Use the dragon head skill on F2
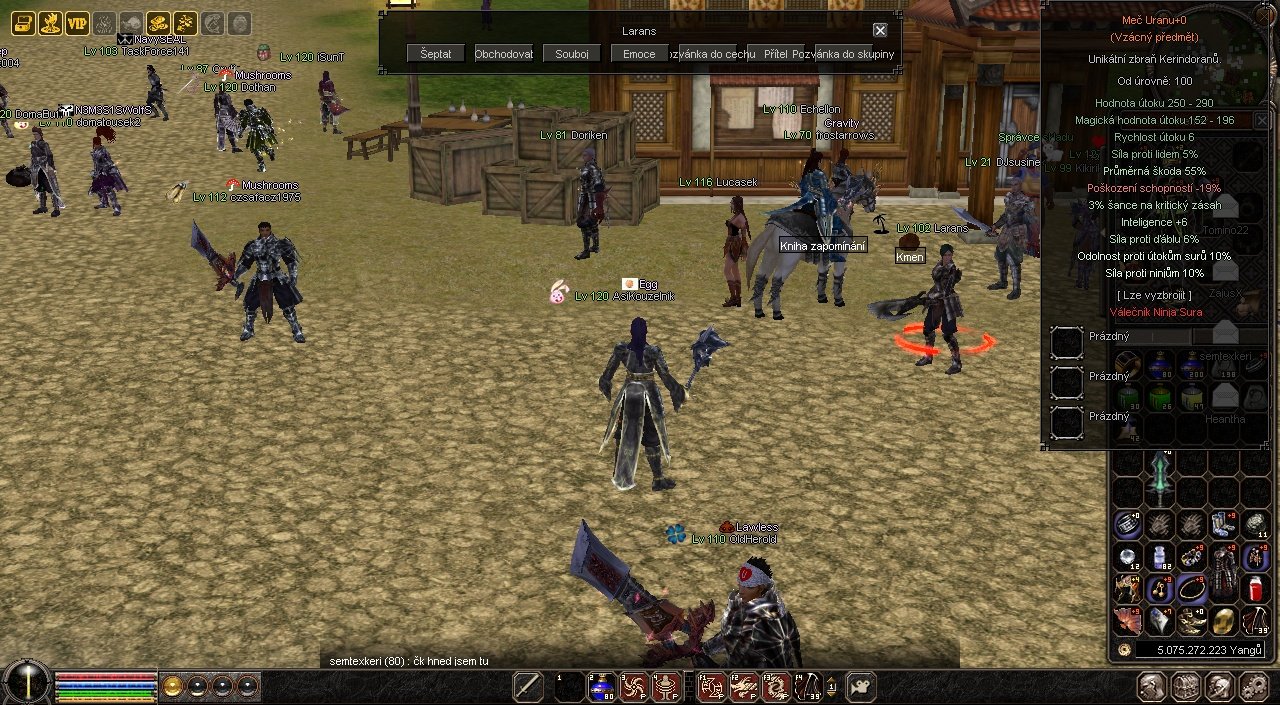This screenshot has width=1280, height=705. point(744,686)
